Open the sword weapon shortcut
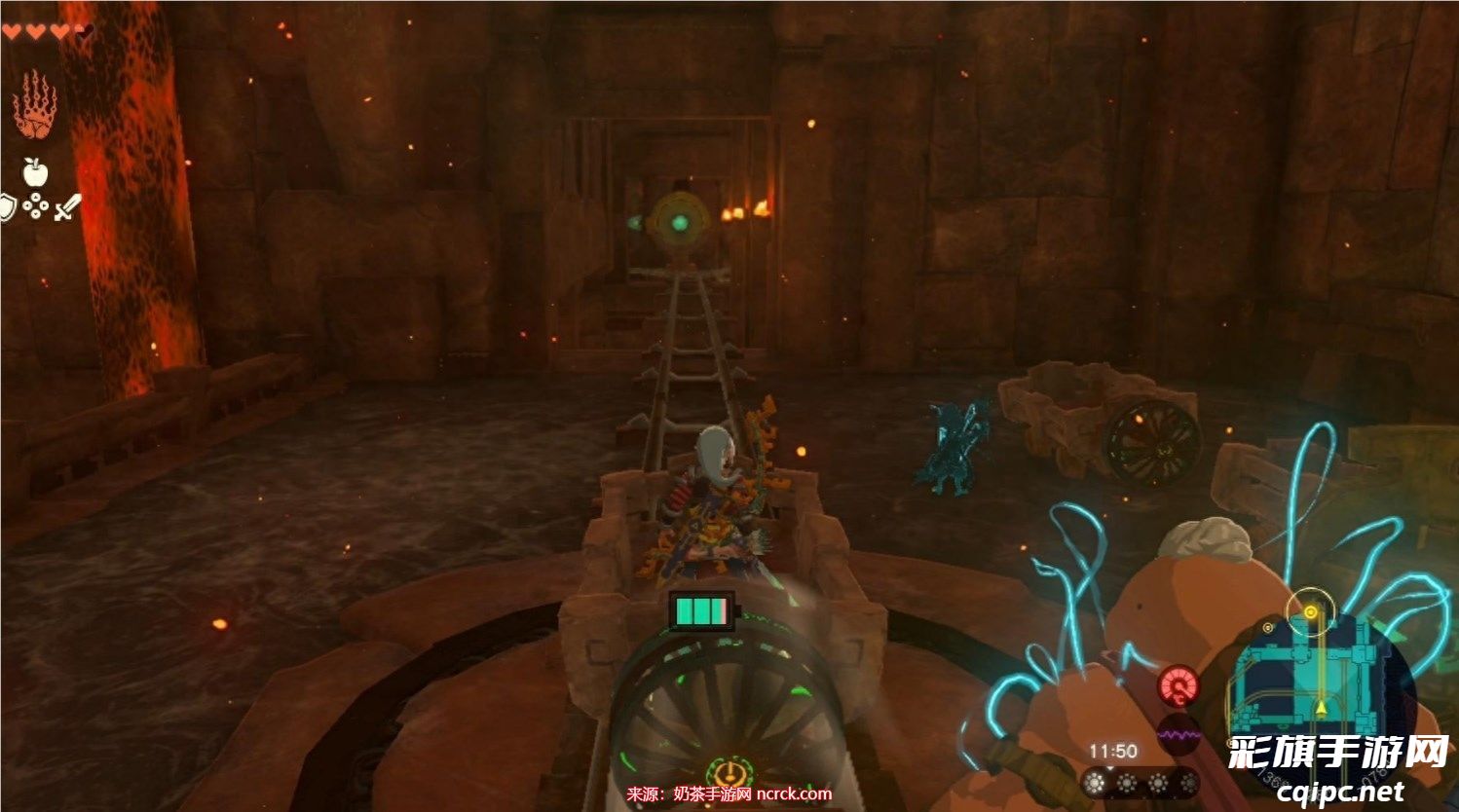The height and width of the screenshot is (812, 1459). tap(66, 207)
